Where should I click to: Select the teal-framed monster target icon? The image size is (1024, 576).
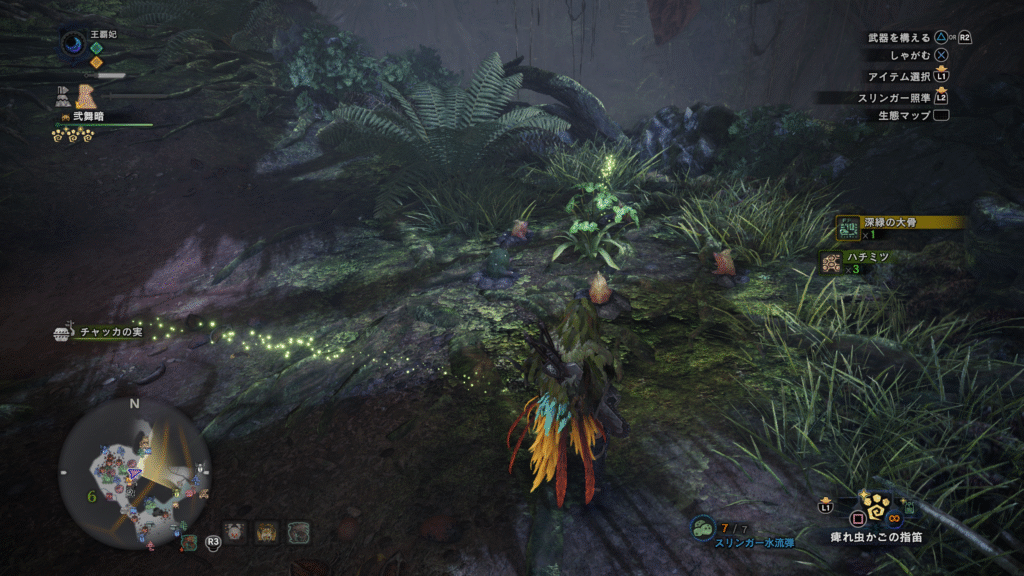(298, 533)
